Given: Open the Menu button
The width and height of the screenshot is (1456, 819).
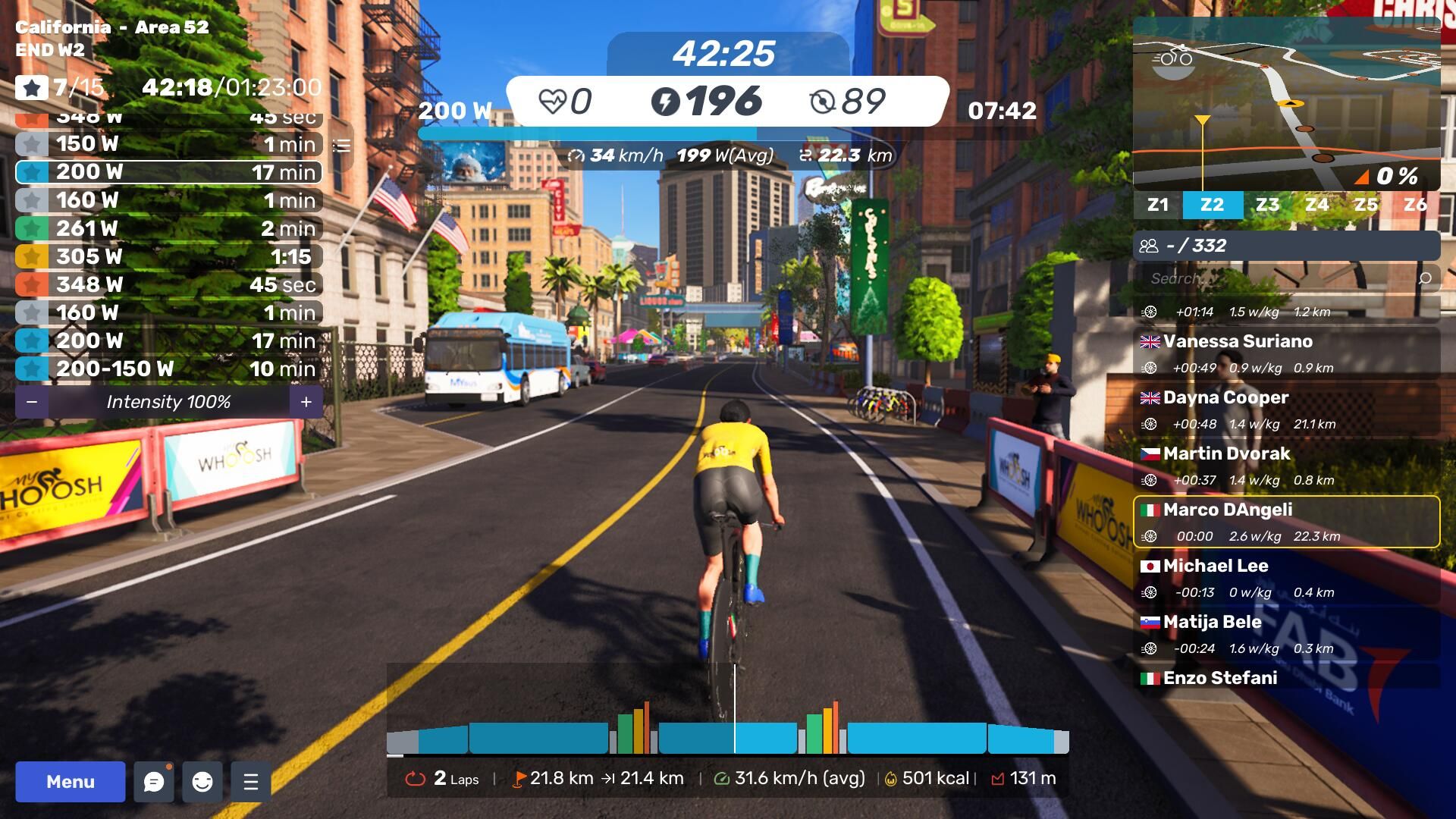Looking at the screenshot, I should coord(71,782).
